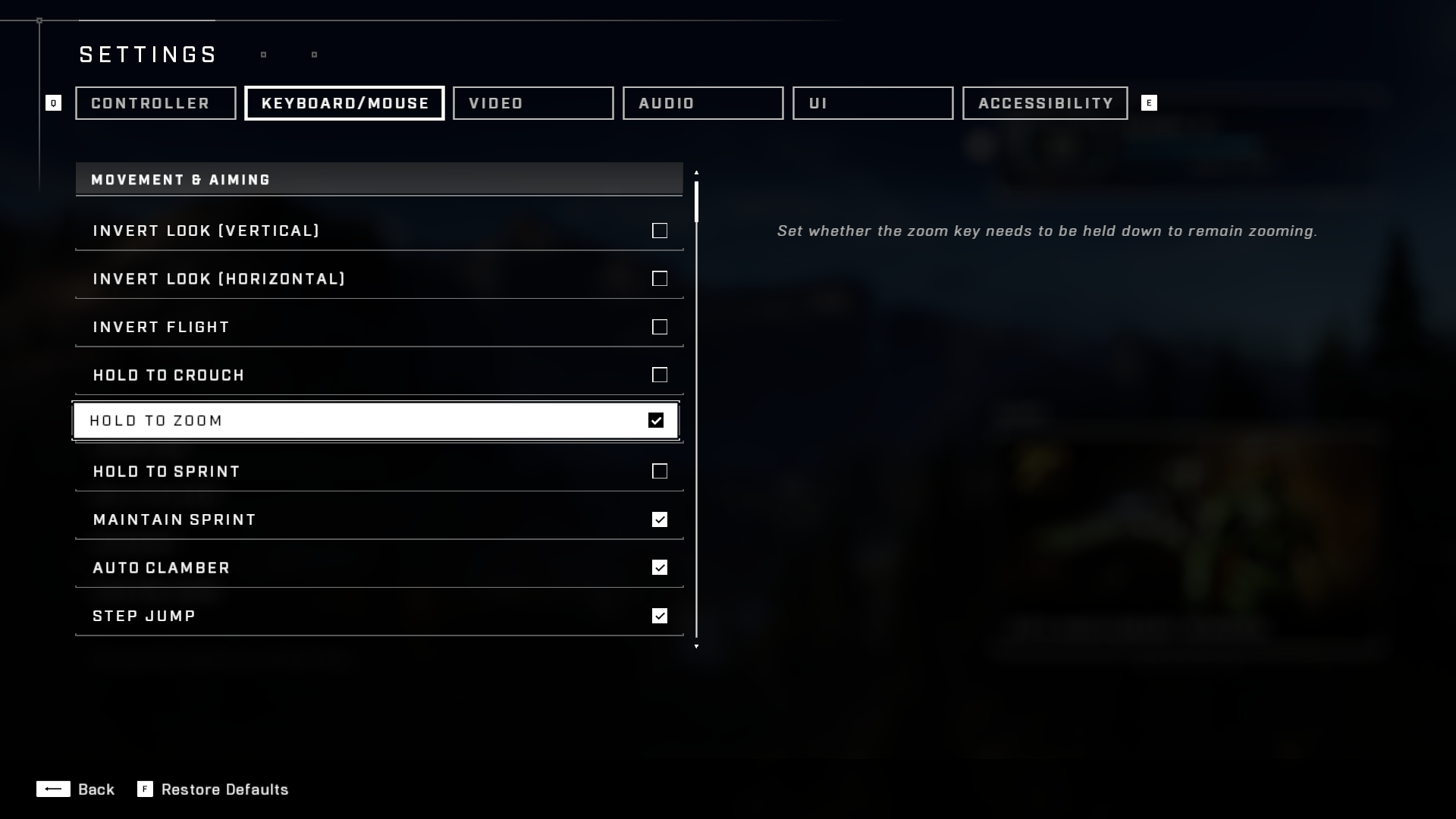Disable Hold to Zoom

click(656, 420)
